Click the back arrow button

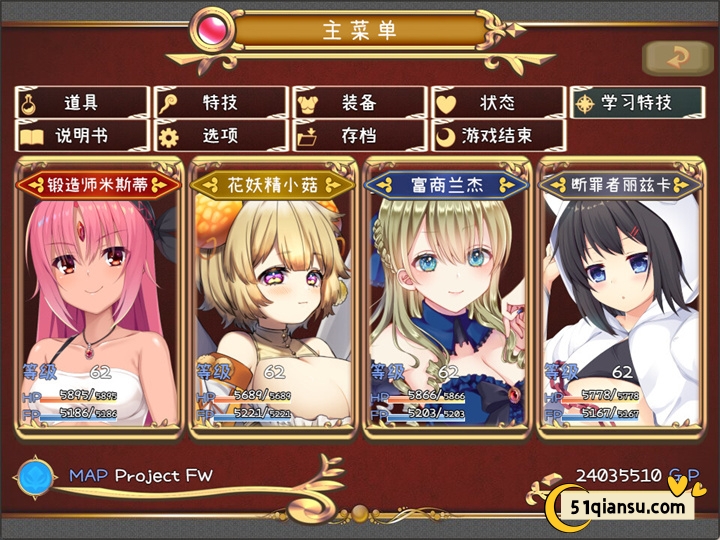(677, 58)
